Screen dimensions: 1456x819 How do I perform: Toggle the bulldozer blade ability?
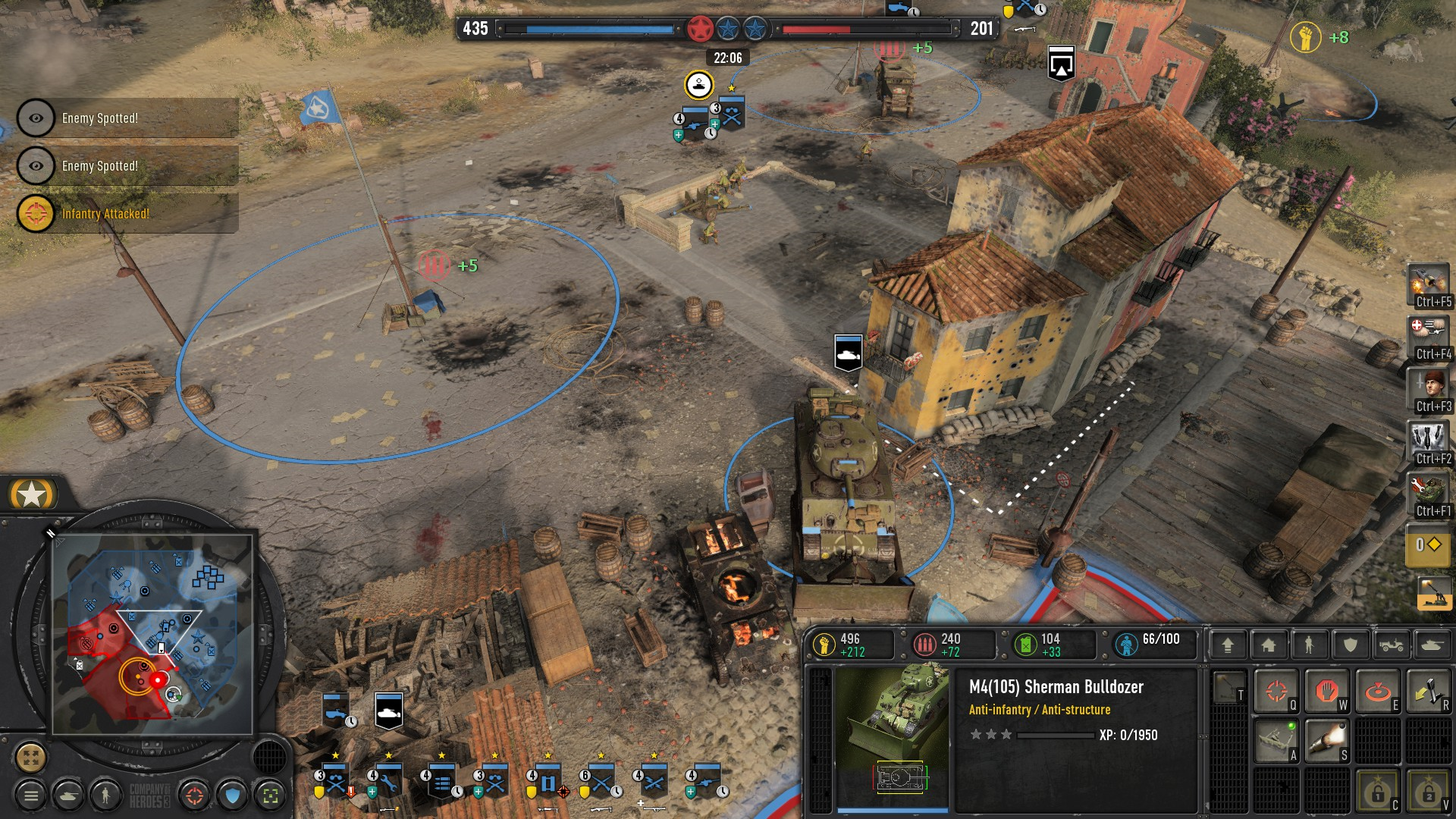tap(1276, 741)
